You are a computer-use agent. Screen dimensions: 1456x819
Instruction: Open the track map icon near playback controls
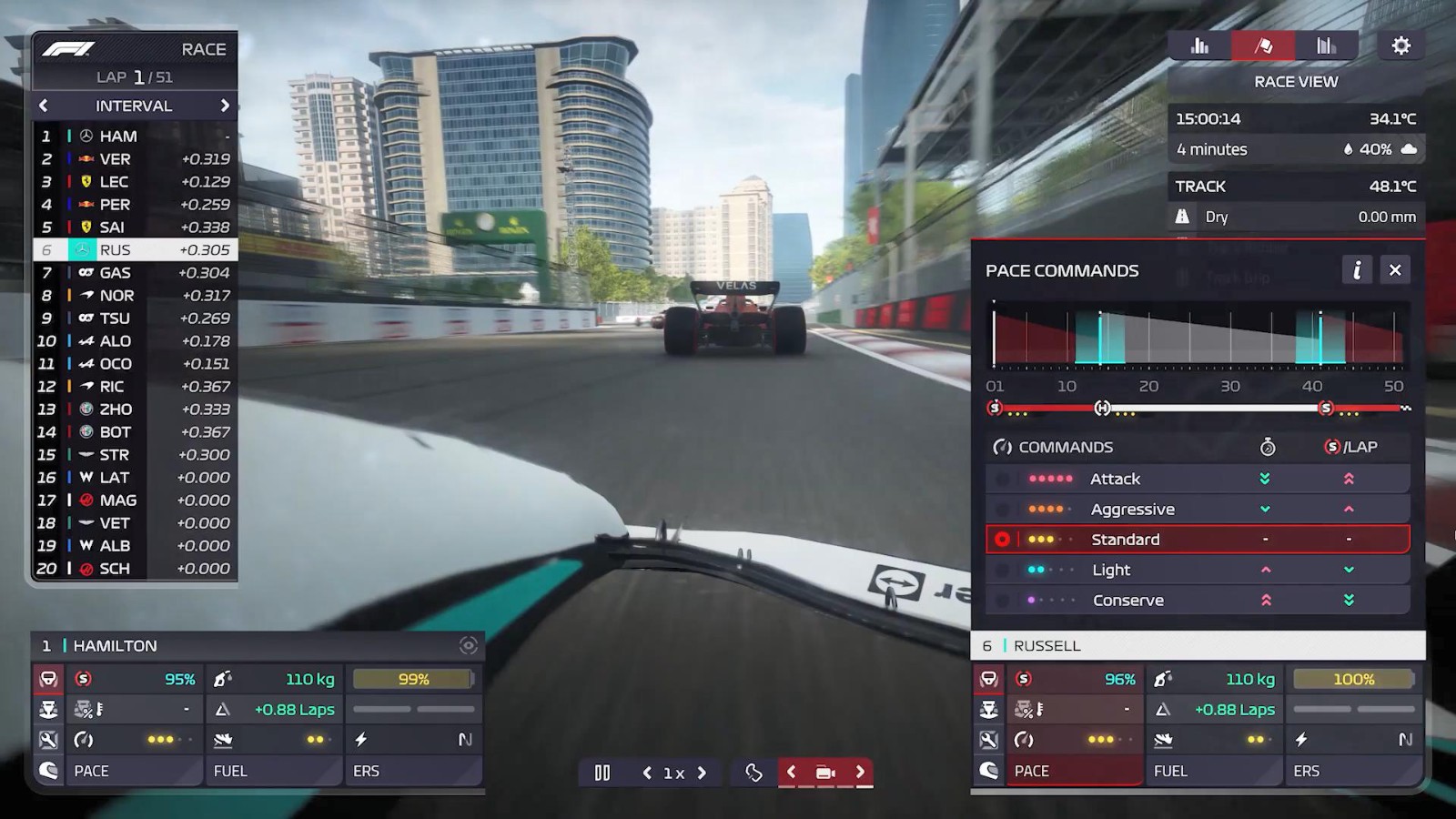pos(755,772)
